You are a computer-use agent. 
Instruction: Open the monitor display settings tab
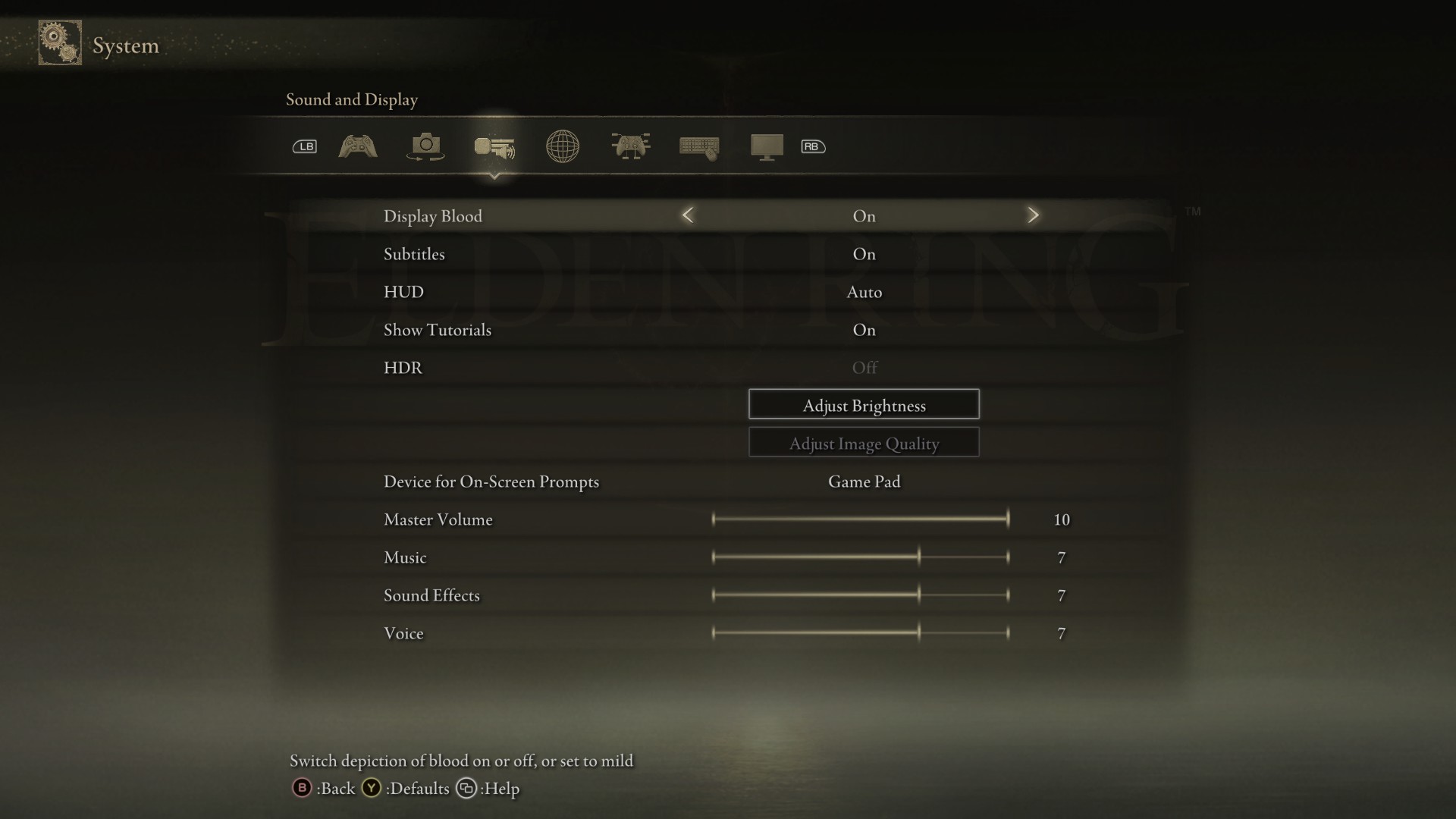pos(767,146)
